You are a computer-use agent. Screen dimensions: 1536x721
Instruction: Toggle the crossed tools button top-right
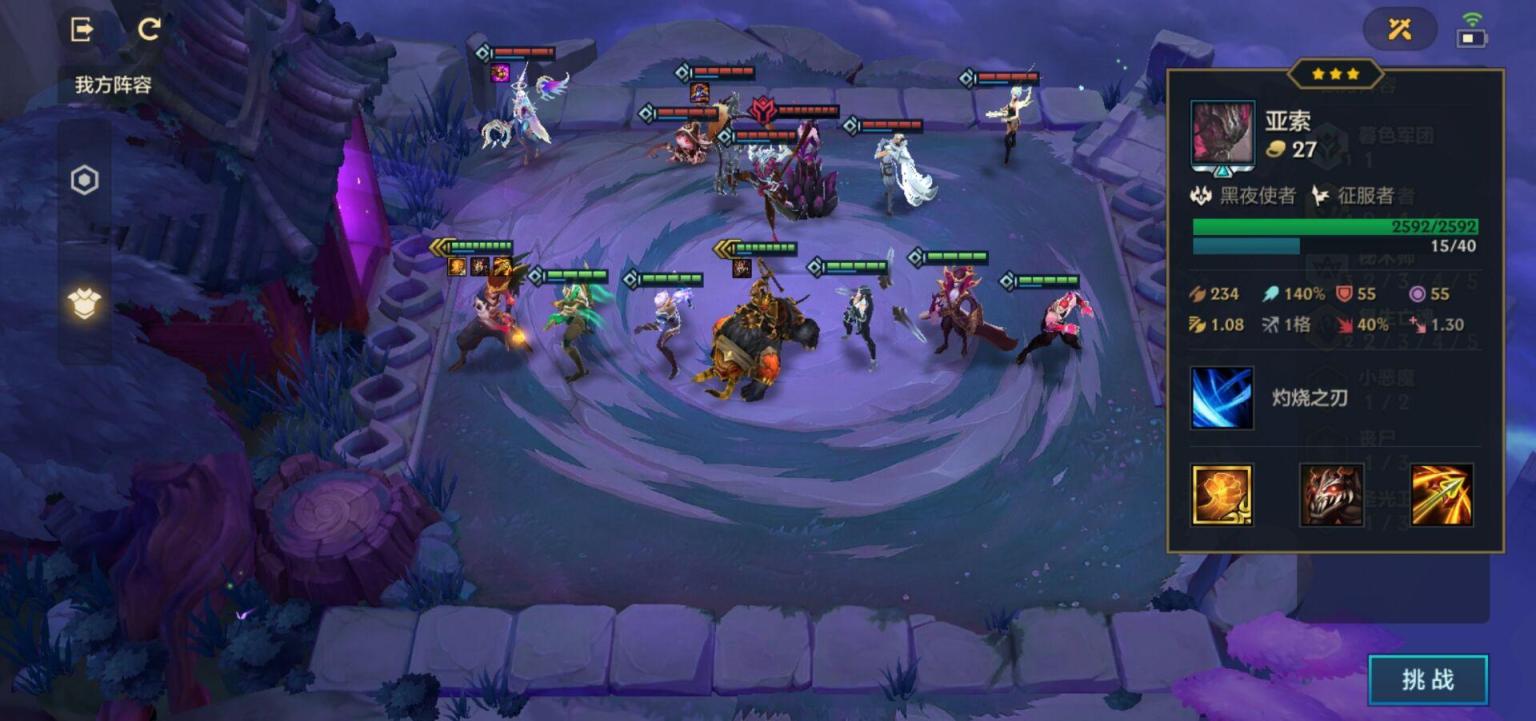(x=1399, y=29)
